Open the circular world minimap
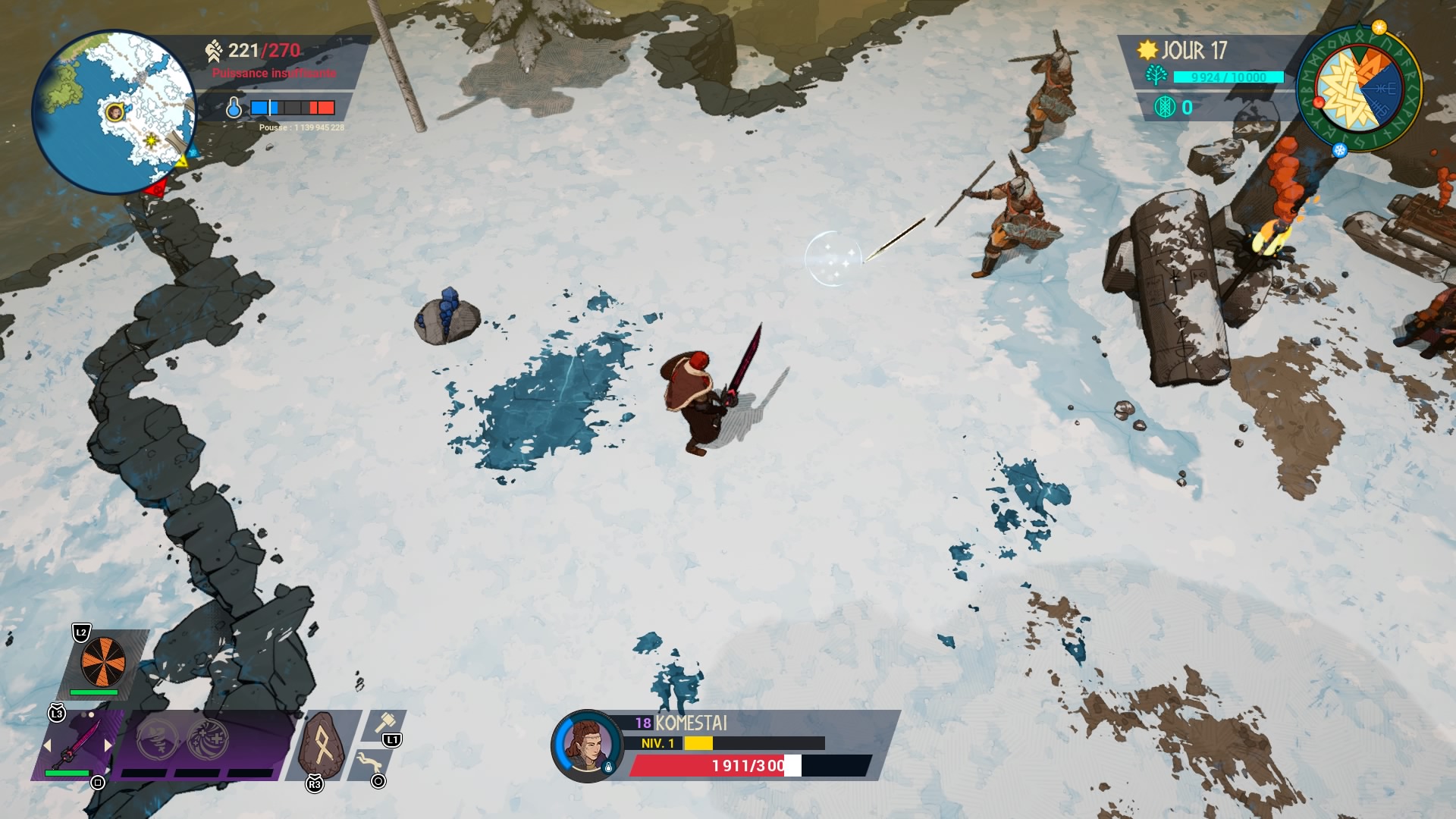Viewport: 1456px width, 819px height. tap(112, 111)
